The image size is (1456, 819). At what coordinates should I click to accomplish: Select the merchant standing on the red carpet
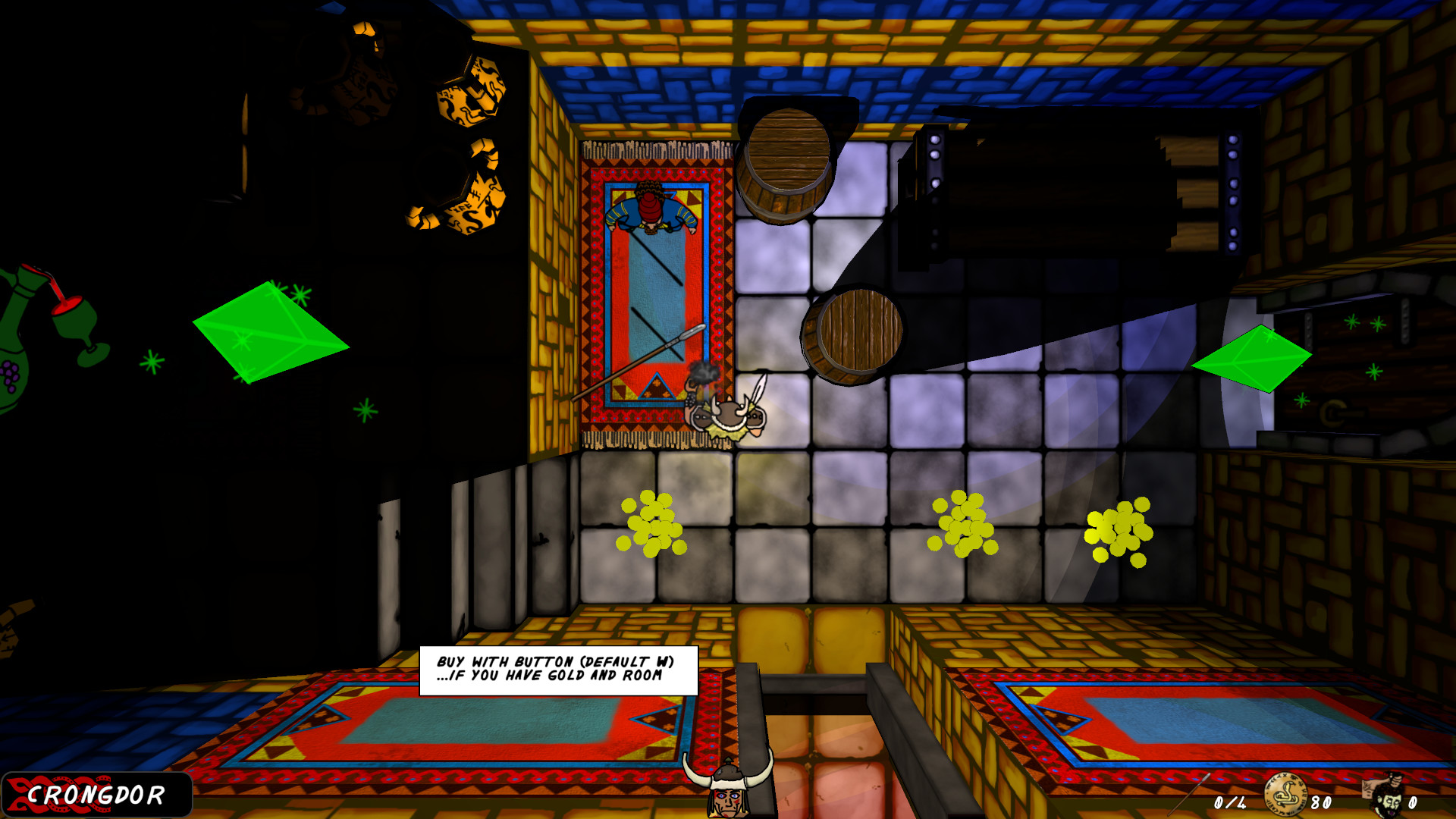pos(651,209)
